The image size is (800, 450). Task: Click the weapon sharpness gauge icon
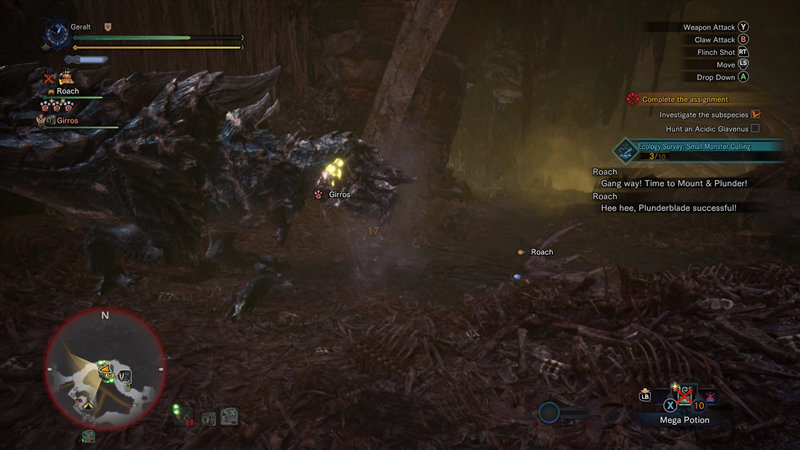[92, 60]
